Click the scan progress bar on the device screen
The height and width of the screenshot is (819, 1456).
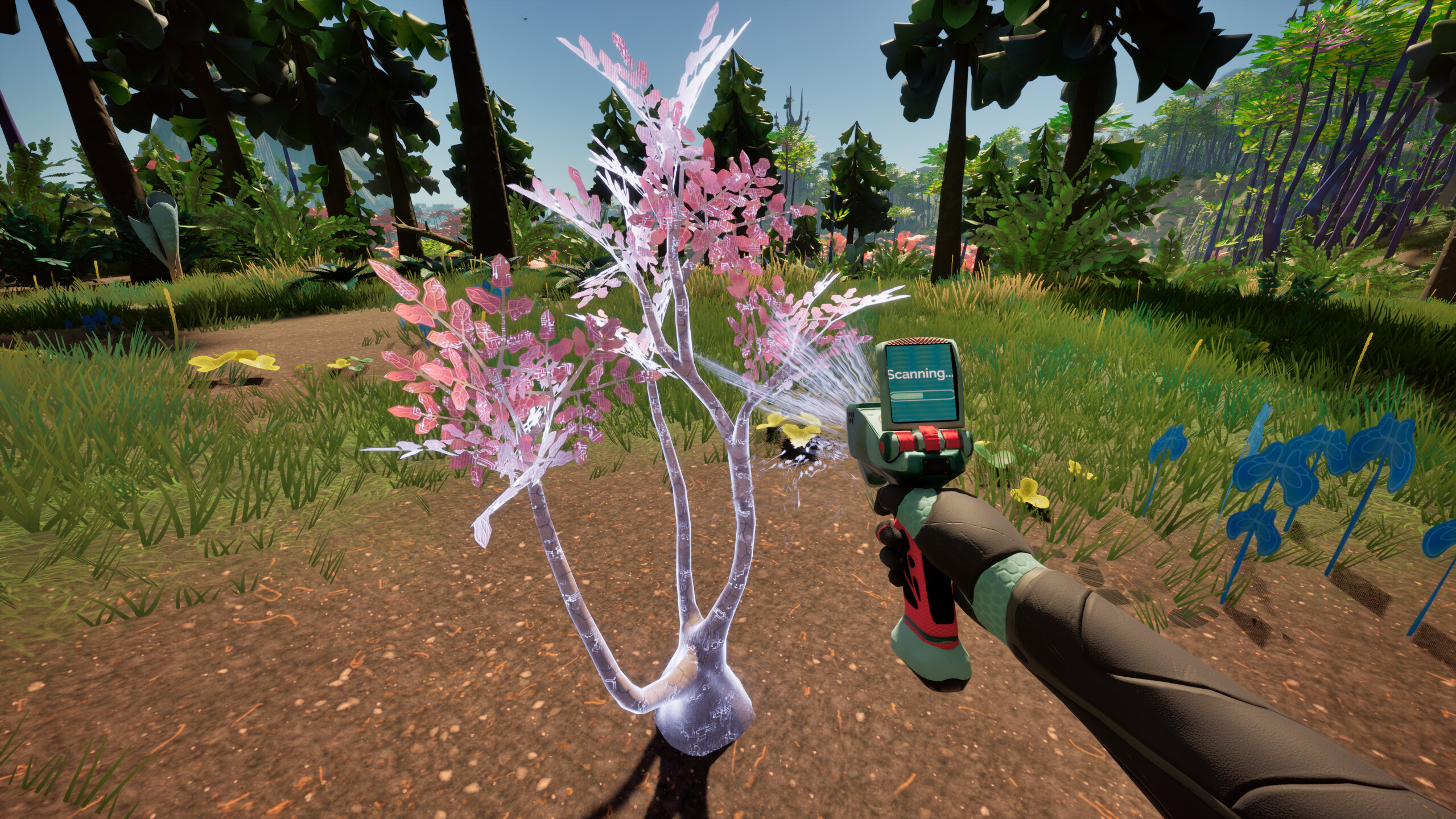pyautogui.click(x=922, y=397)
